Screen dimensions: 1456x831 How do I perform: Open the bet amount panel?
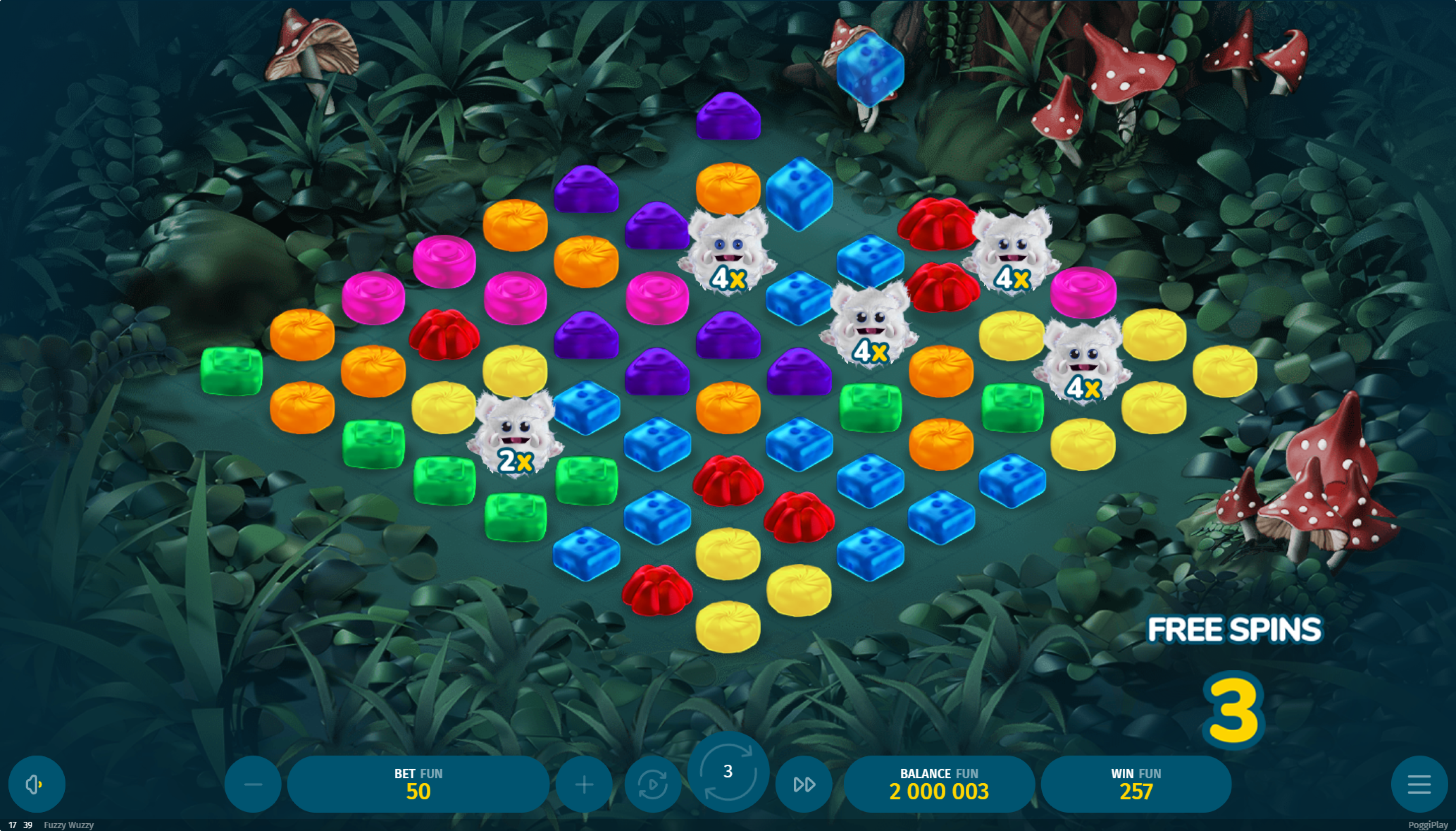418,784
